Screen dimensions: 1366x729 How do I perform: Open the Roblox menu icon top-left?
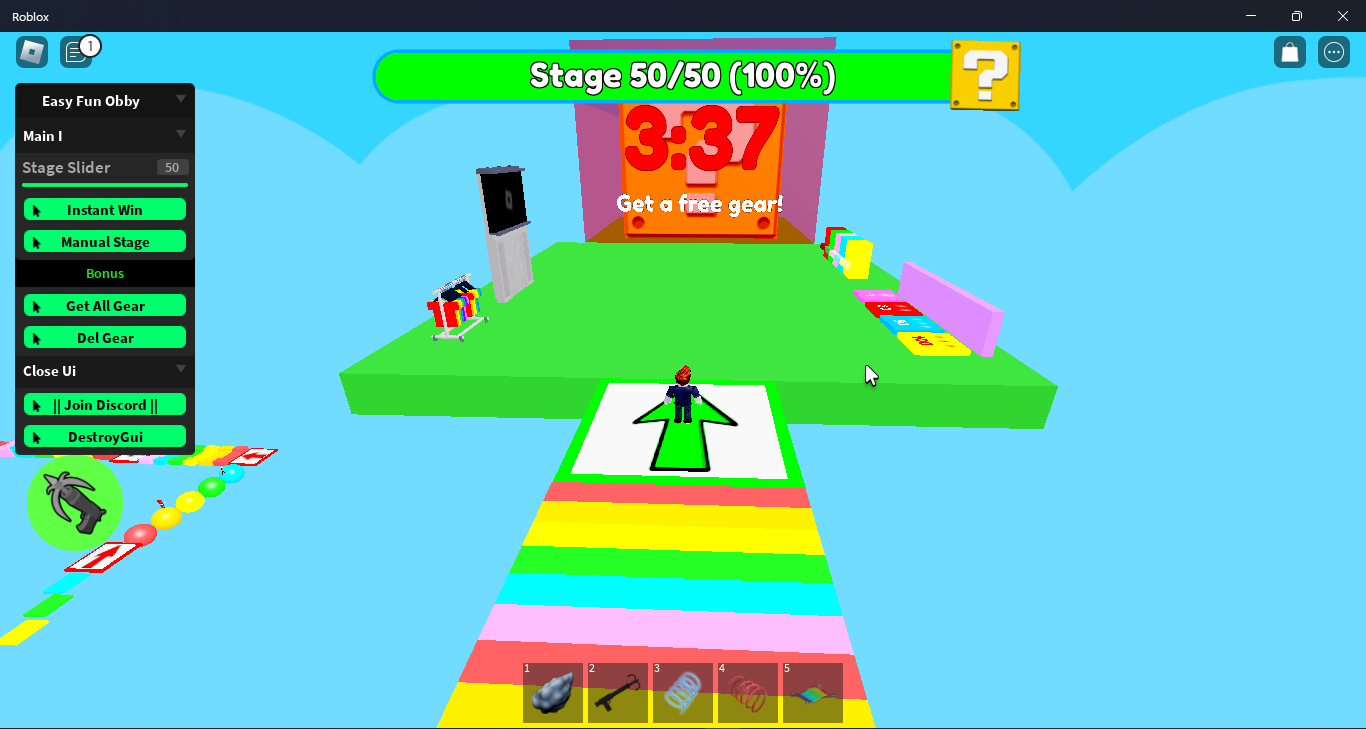click(31, 51)
